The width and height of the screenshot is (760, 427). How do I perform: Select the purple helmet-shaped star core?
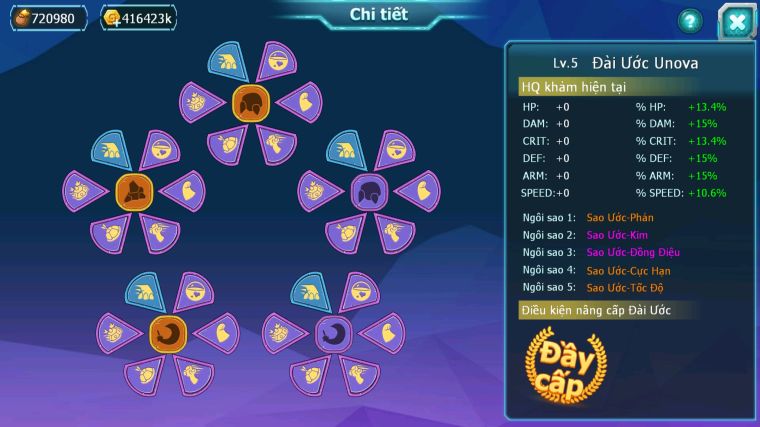[368, 190]
